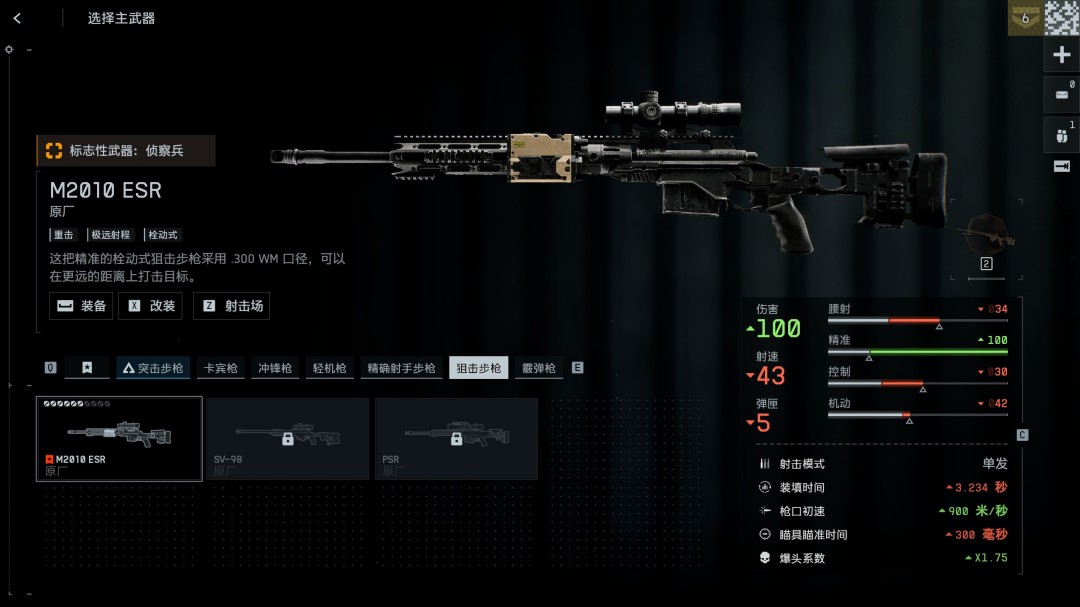
Task: Equip the M2010 ESR with 装备 button
Action: 81,306
